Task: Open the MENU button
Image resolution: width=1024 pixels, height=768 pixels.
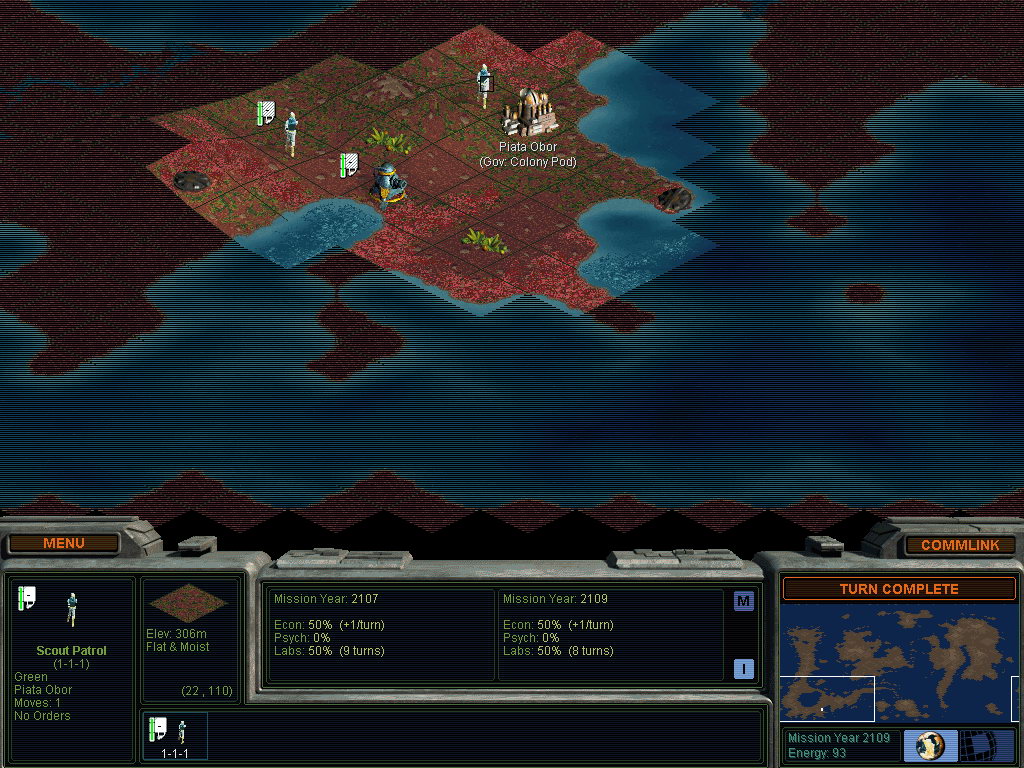Action: click(x=64, y=543)
